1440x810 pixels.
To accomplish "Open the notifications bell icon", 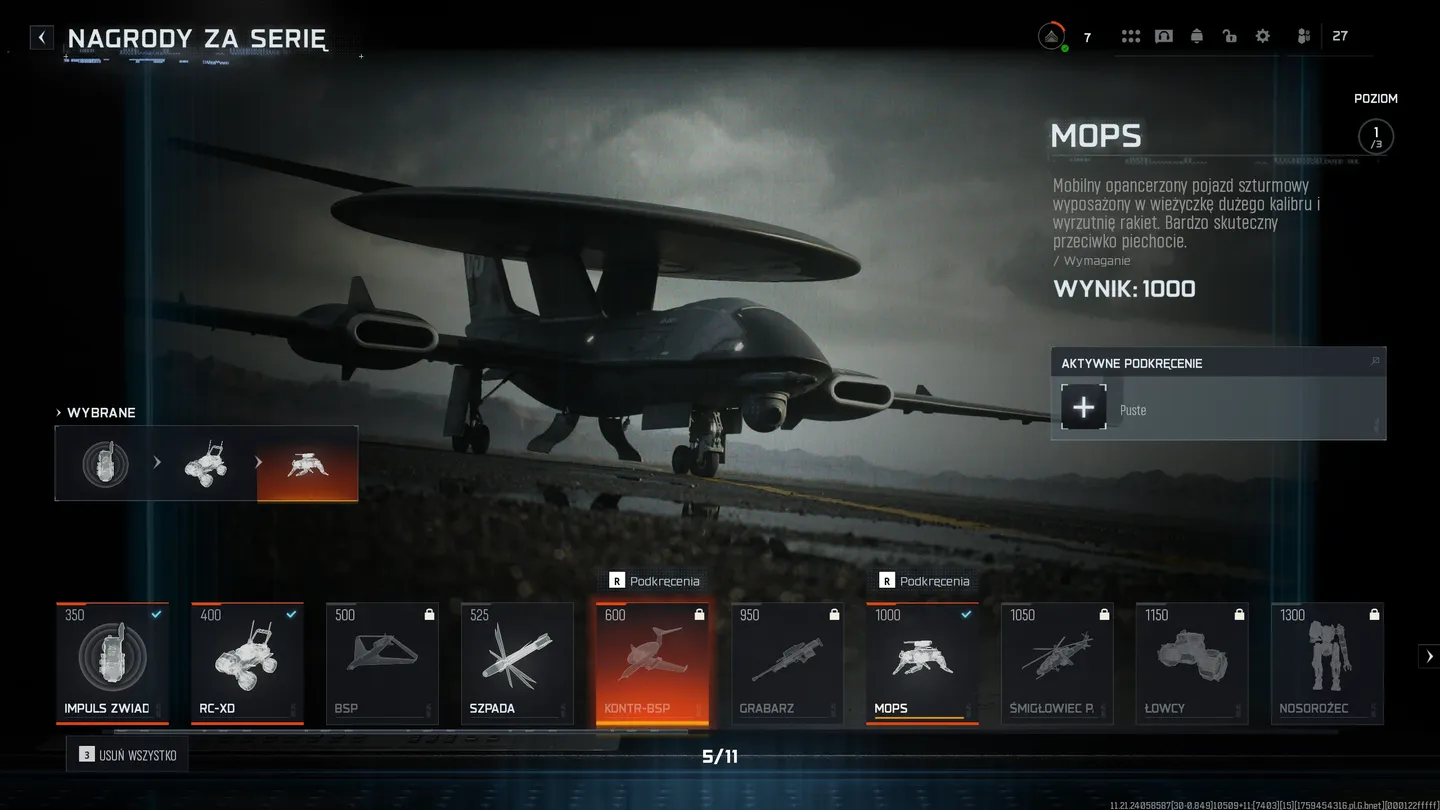I will click(x=1196, y=35).
